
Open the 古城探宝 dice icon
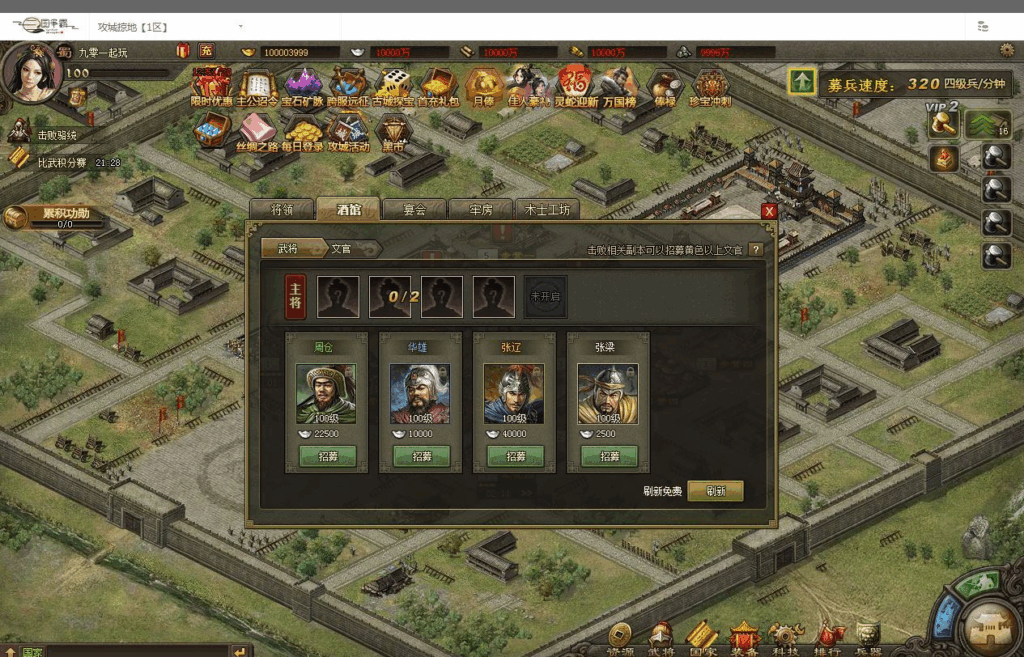pos(393,84)
